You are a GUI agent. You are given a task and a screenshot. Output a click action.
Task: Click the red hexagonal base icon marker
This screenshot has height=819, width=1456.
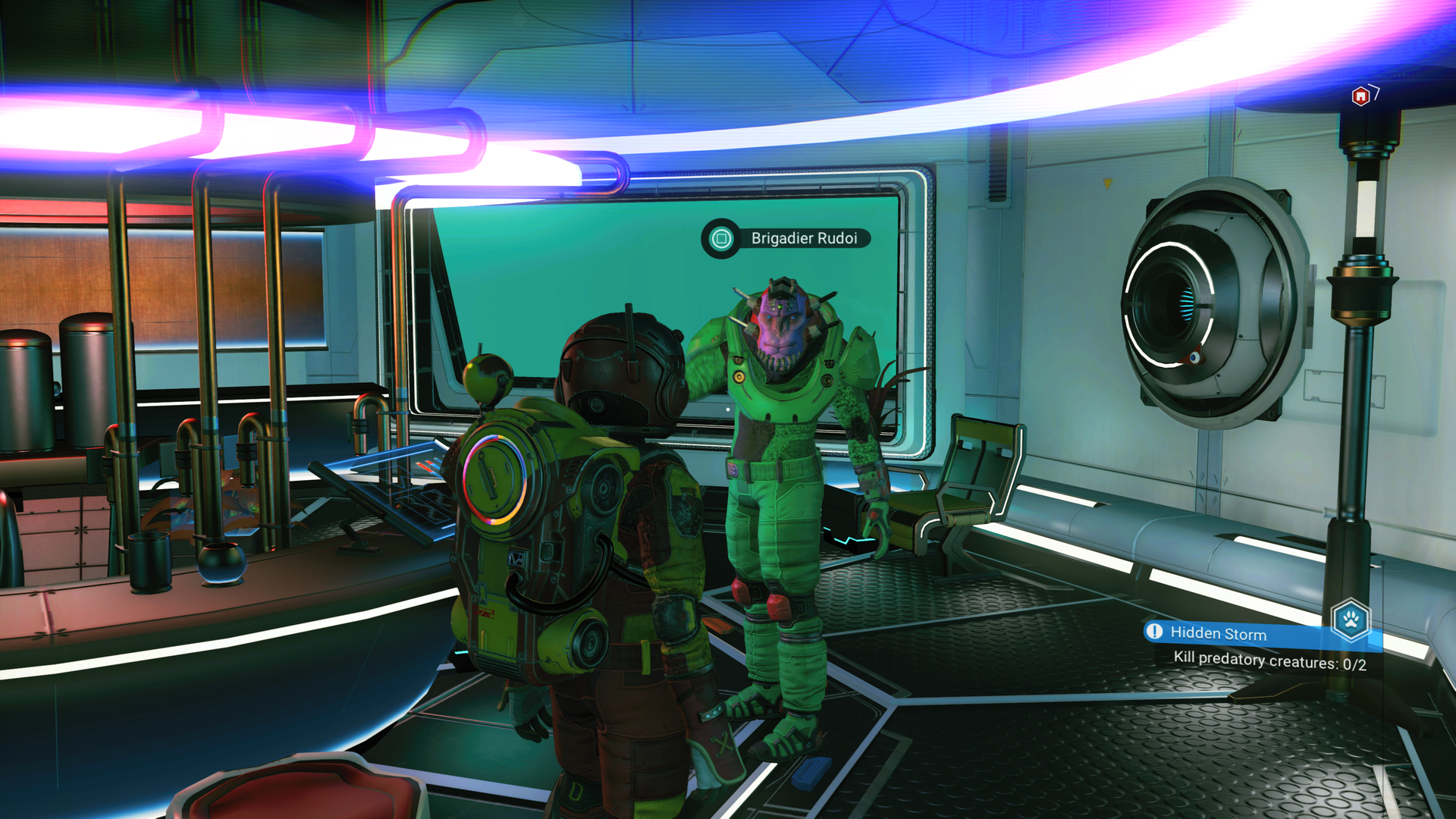[x=1360, y=96]
